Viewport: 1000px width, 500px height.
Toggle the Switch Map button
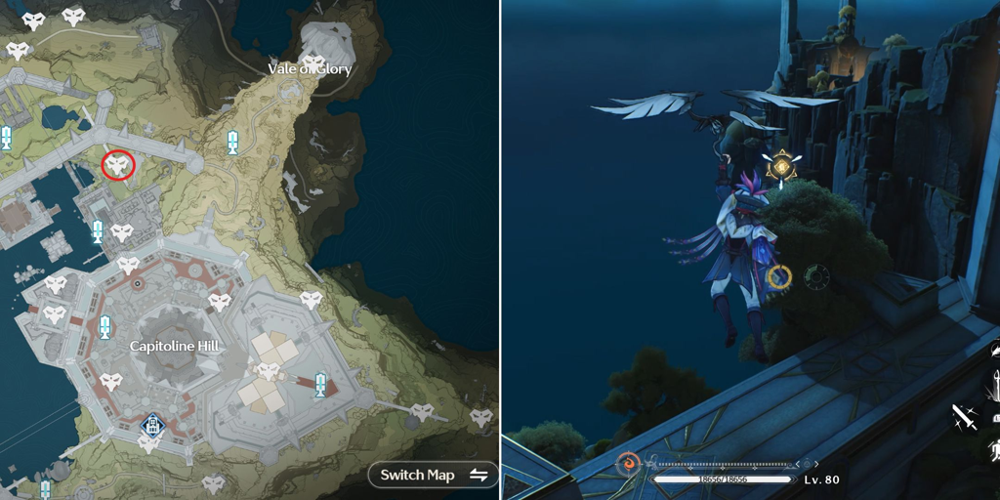tap(433, 474)
